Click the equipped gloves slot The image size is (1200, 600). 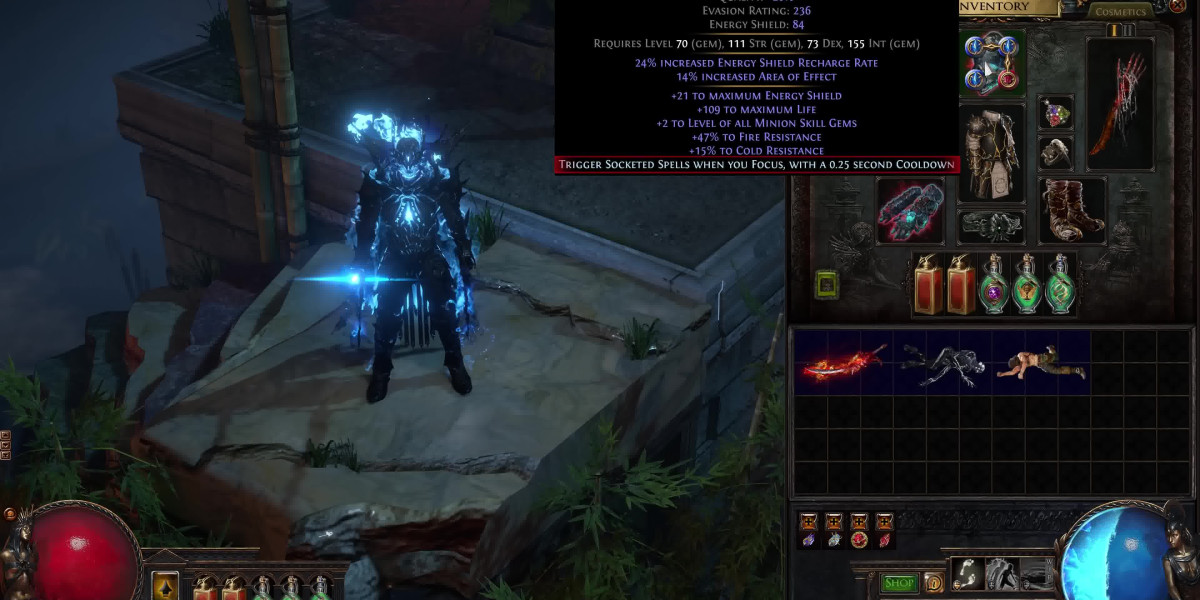pyautogui.click(x=910, y=211)
